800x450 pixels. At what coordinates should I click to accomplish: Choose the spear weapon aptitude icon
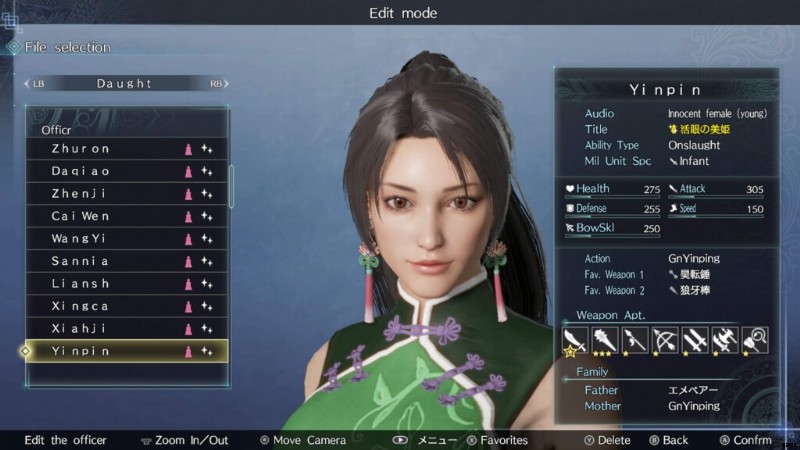(x=632, y=340)
